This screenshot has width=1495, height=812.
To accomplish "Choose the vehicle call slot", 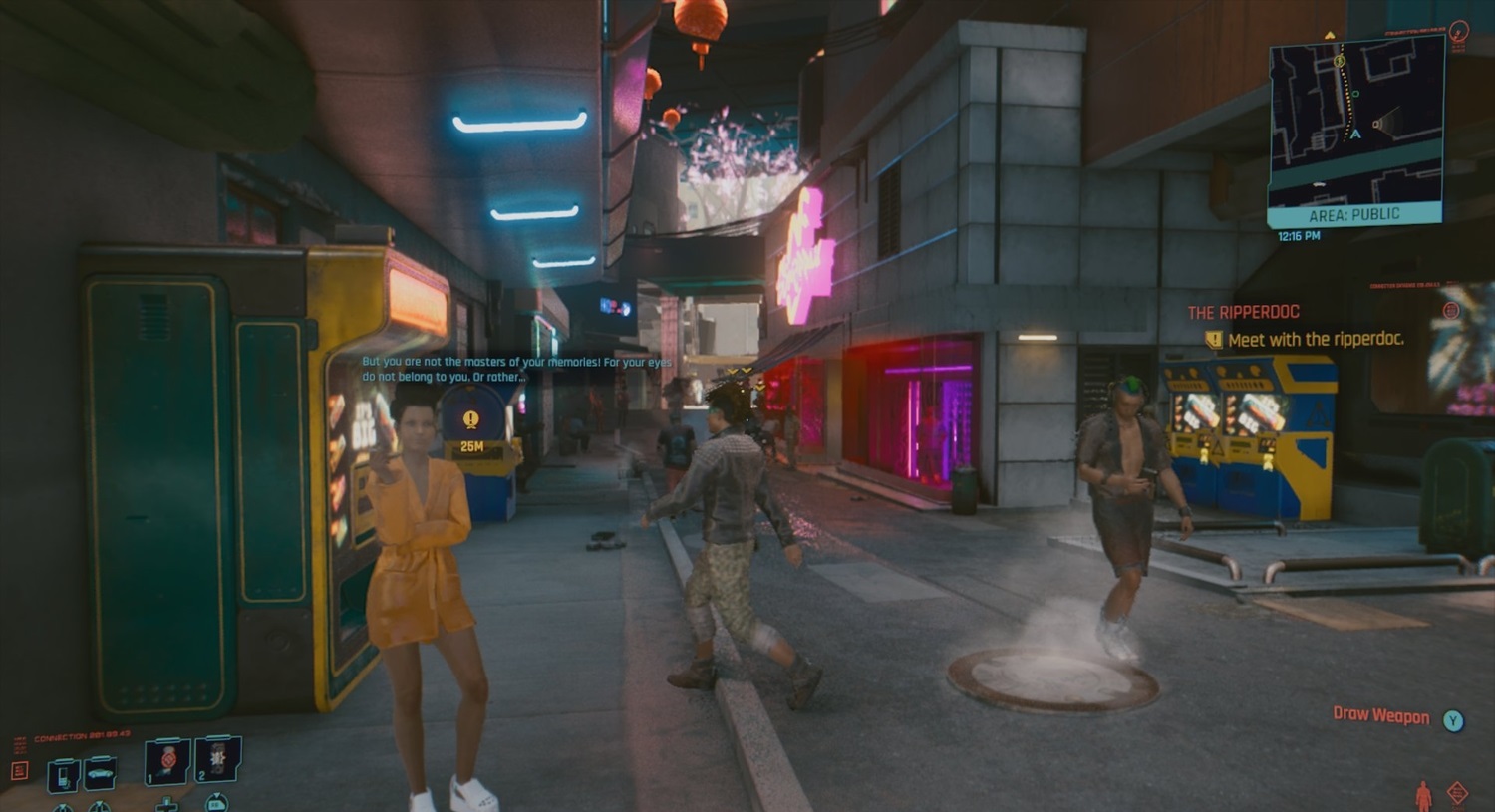I will (x=101, y=773).
